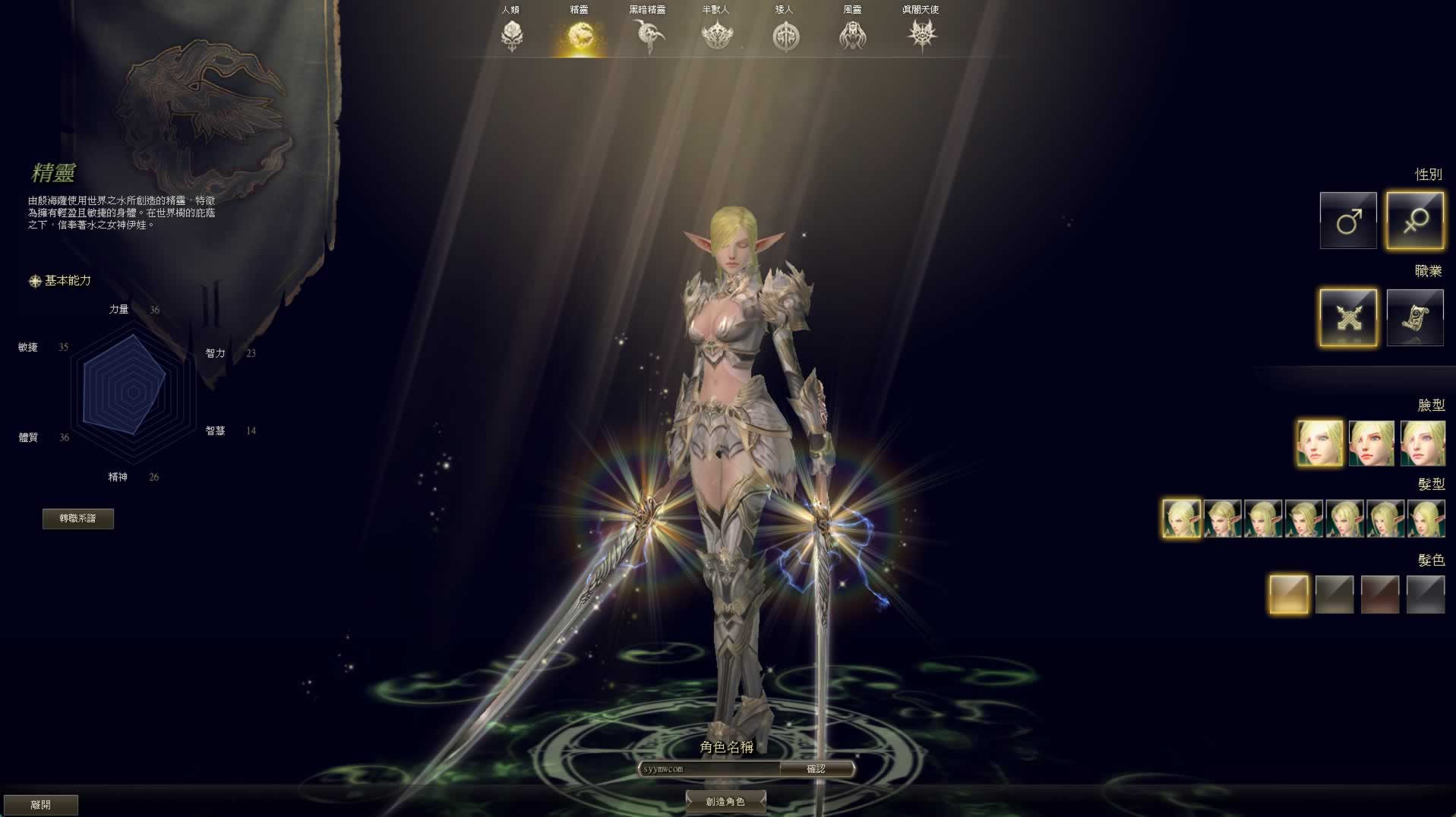1456x817 pixels.
Task: Choose the male gender button
Action: pyautogui.click(x=1348, y=220)
